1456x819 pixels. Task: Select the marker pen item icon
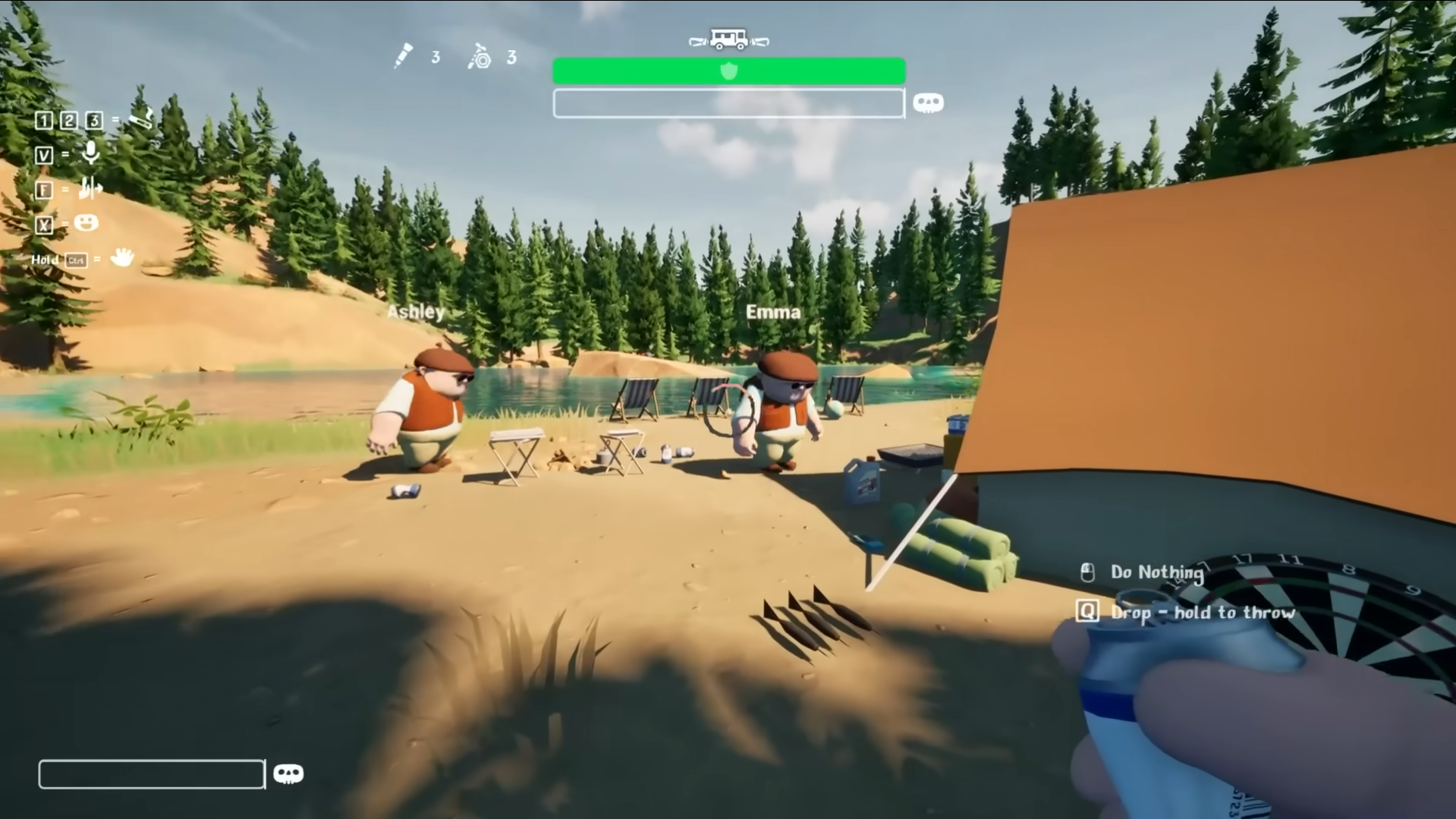(403, 56)
